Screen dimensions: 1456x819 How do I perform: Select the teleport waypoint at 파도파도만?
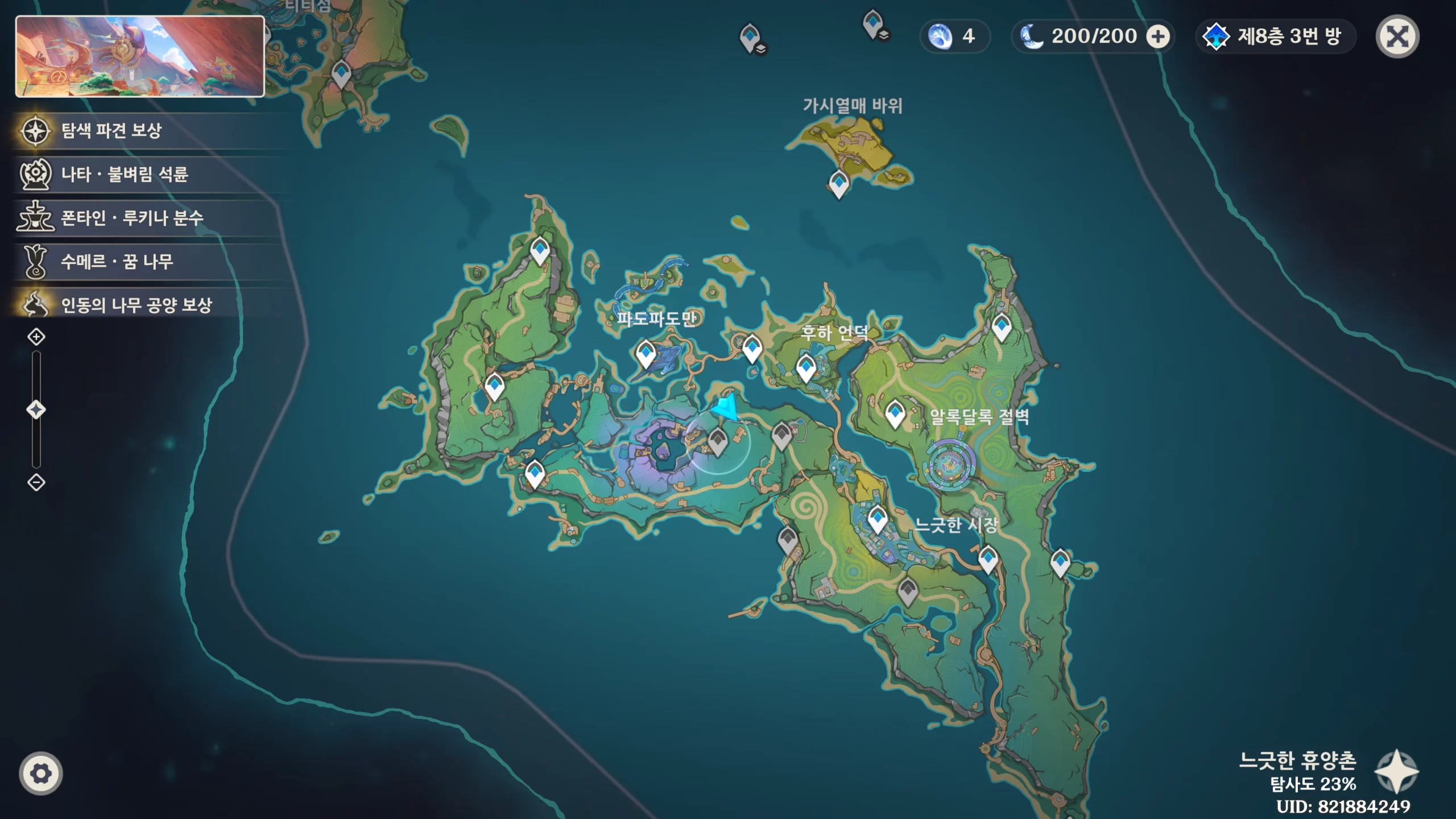(646, 354)
